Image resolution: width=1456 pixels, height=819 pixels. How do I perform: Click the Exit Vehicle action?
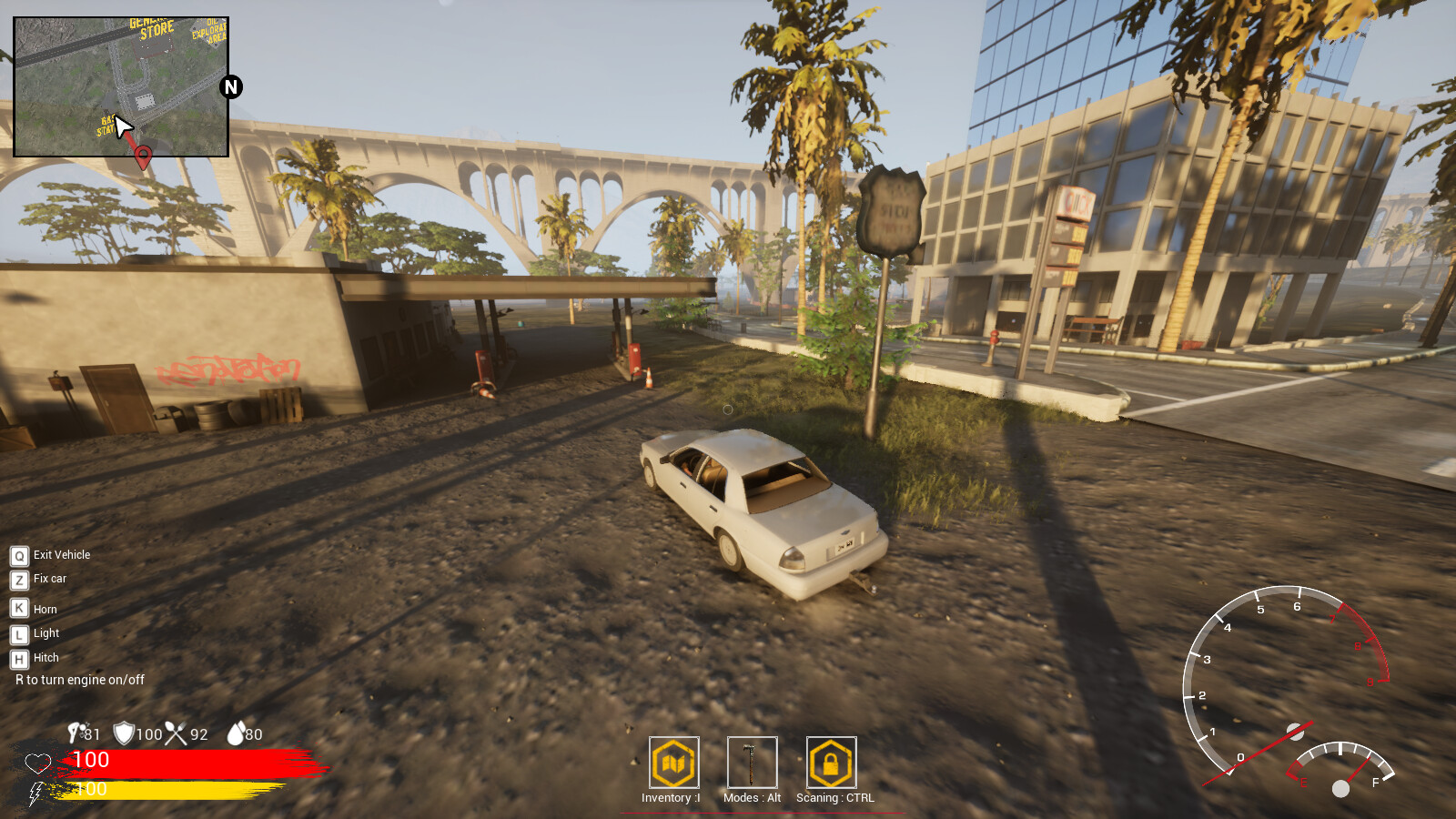pyautogui.click(x=60, y=555)
